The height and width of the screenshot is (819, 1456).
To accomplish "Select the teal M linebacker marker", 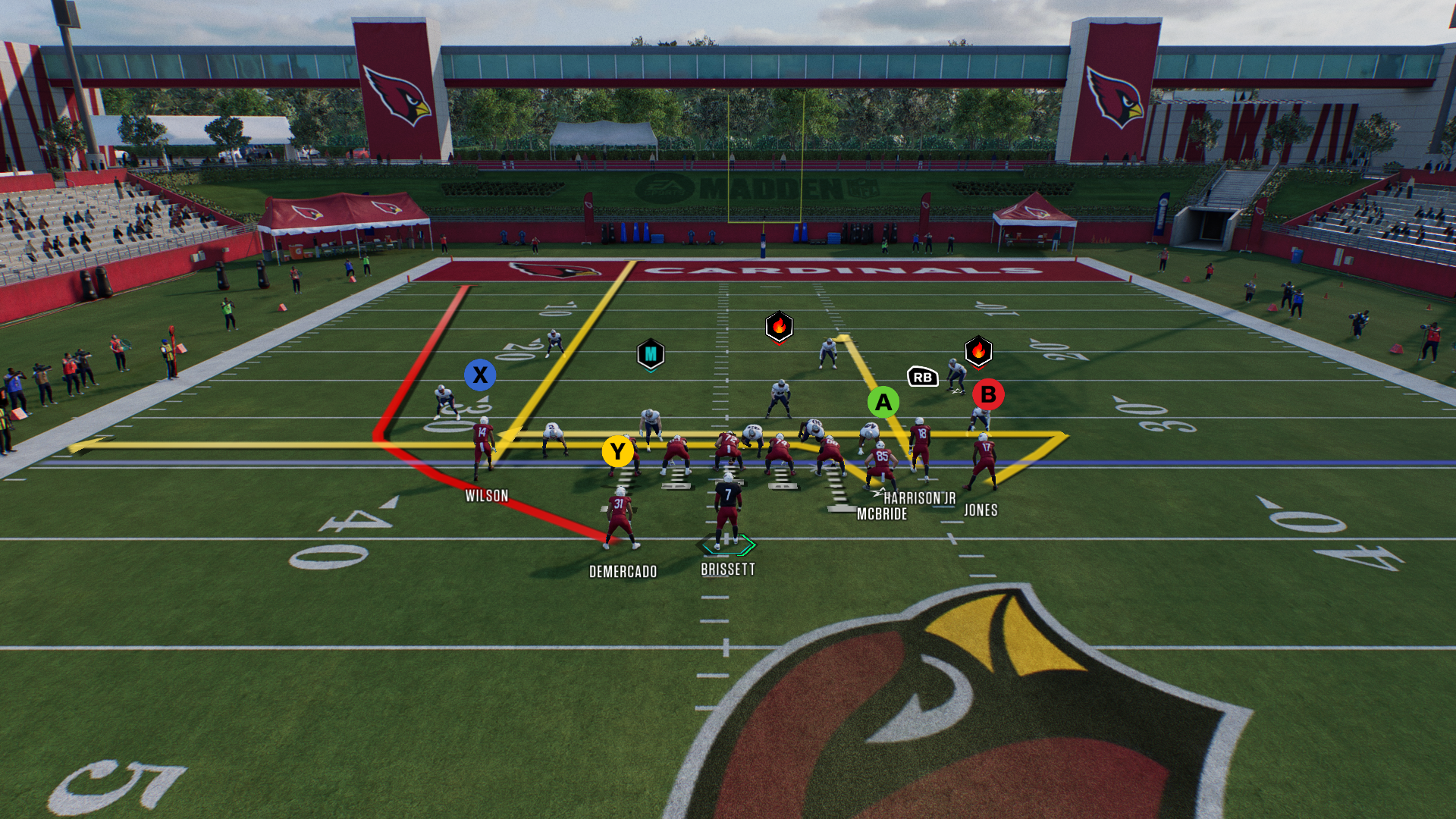I will [651, 354].
